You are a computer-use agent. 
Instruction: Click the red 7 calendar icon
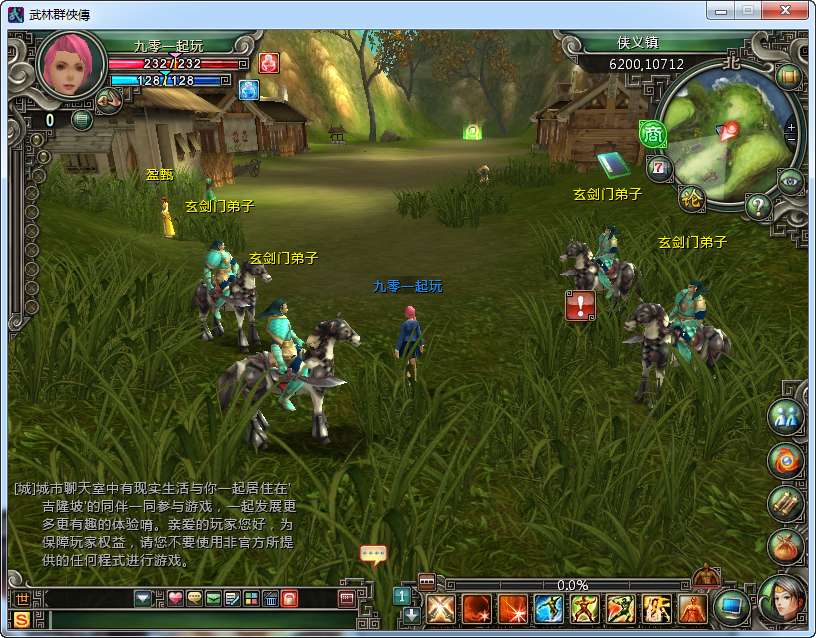pyautogui.click(x=658, y=166)
